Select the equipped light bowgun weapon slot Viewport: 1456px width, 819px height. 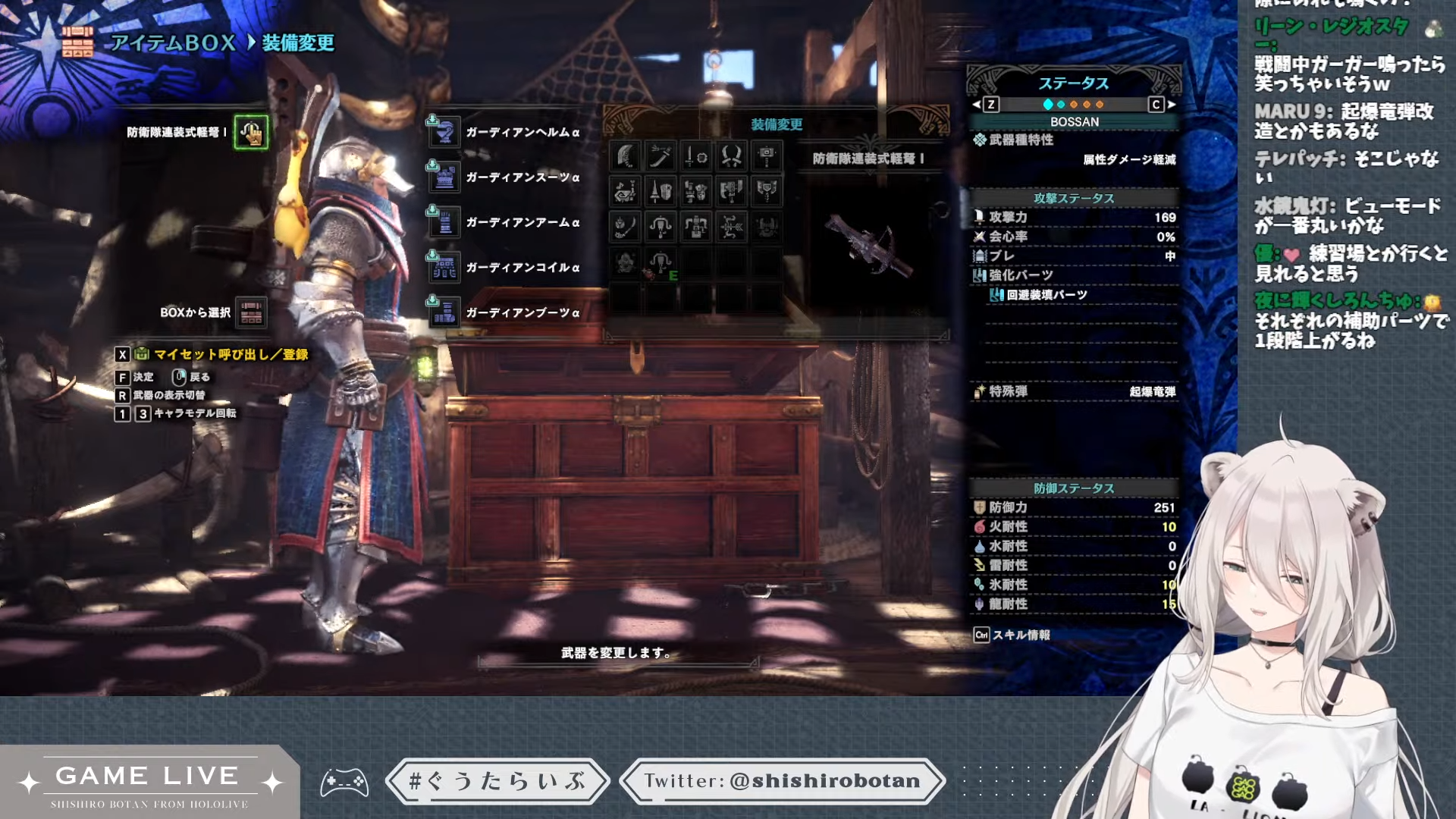click(251, 133)
